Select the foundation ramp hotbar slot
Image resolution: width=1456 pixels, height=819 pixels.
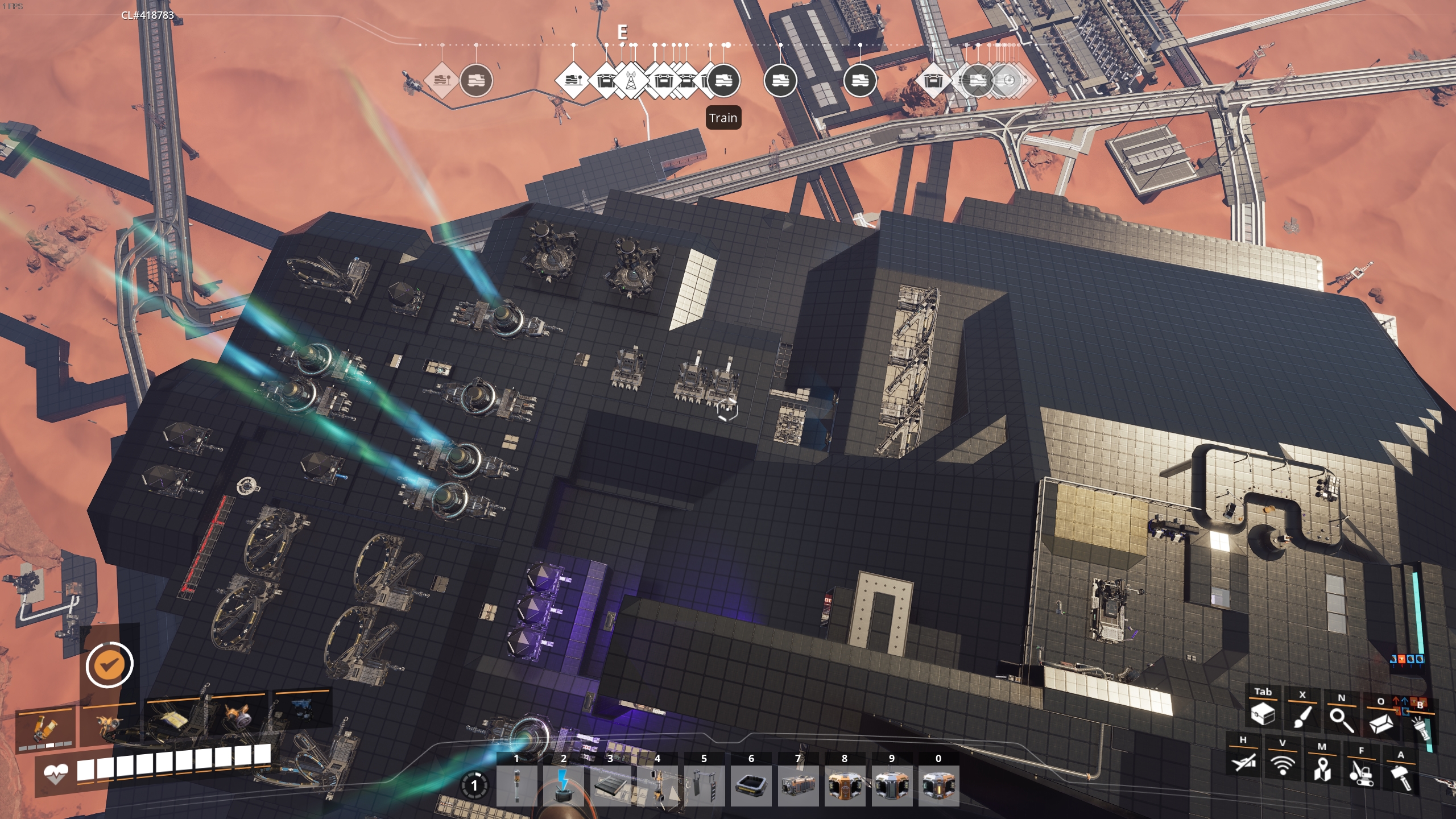tap(610, 785)
